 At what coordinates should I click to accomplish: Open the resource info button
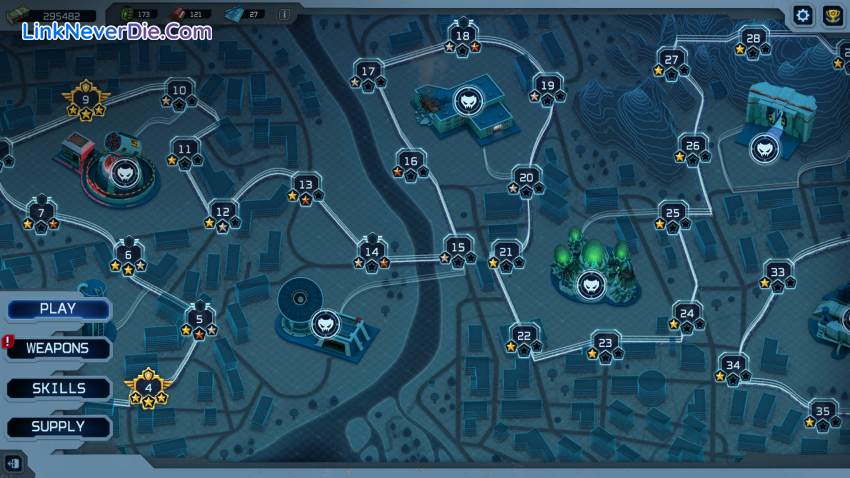[284, 15]
